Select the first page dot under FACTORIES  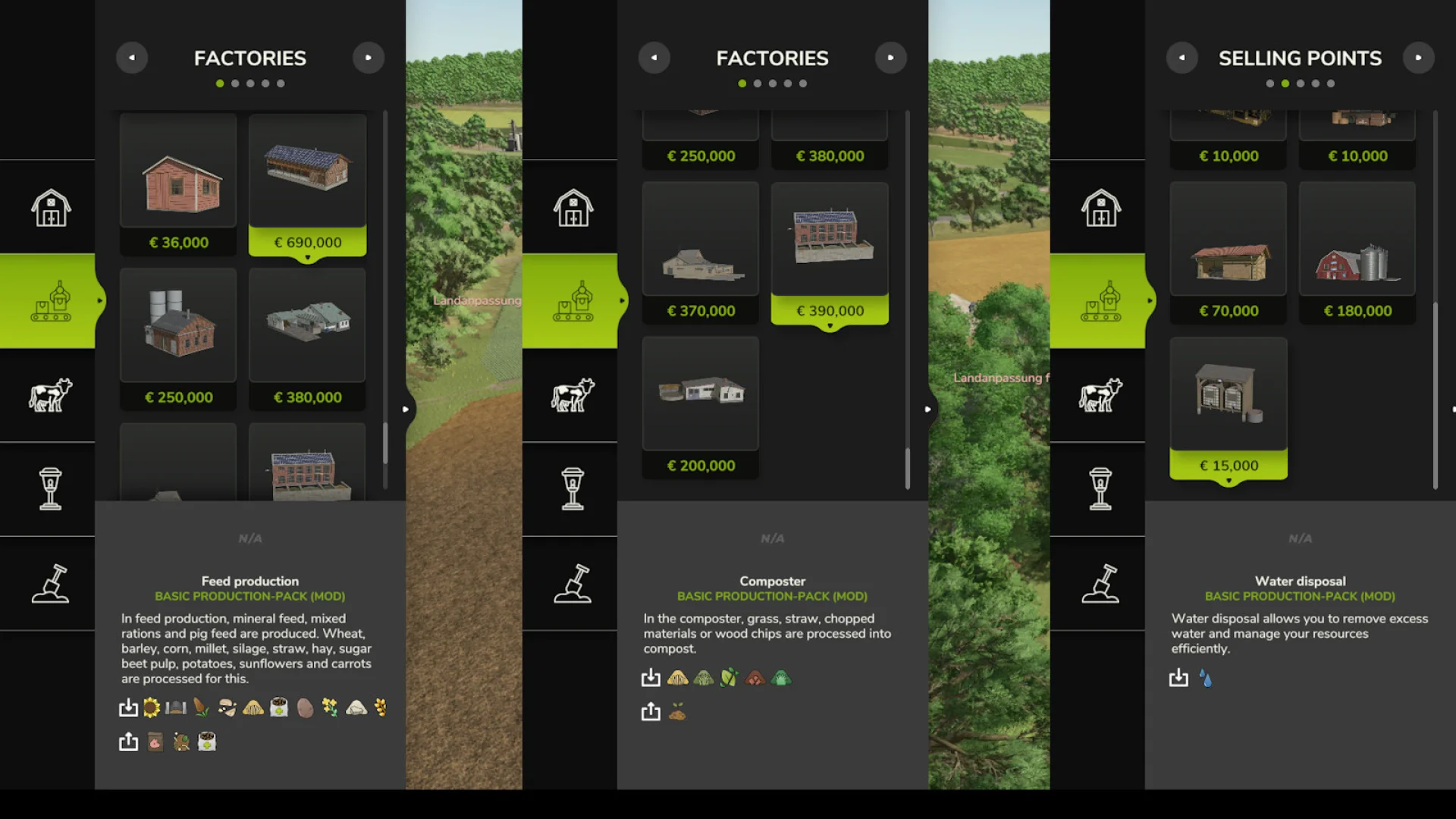click(220, 83)
